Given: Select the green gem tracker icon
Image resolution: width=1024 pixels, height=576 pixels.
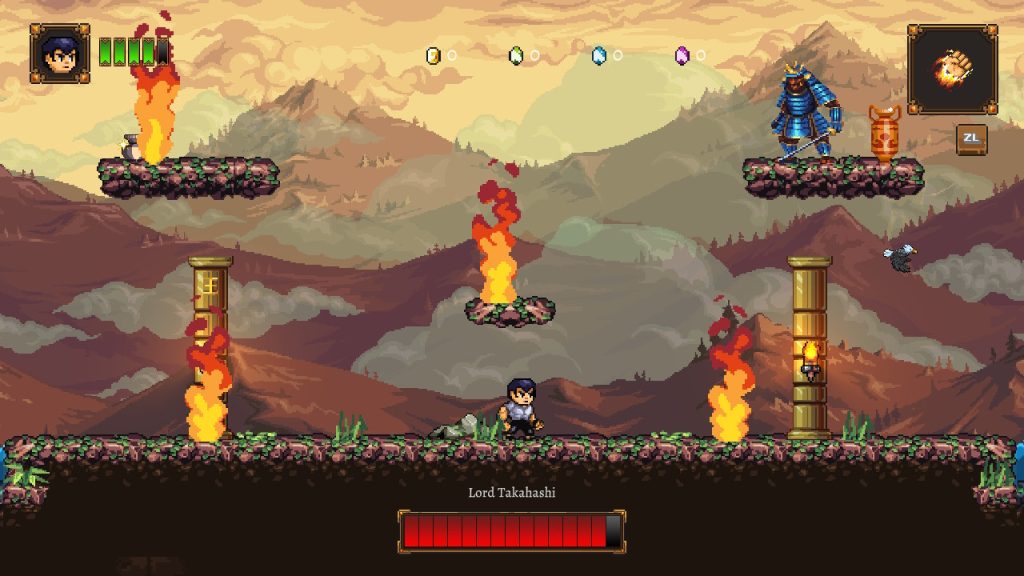Looking at the screenshot, I should pyautogui.click(x=516, y=55).
